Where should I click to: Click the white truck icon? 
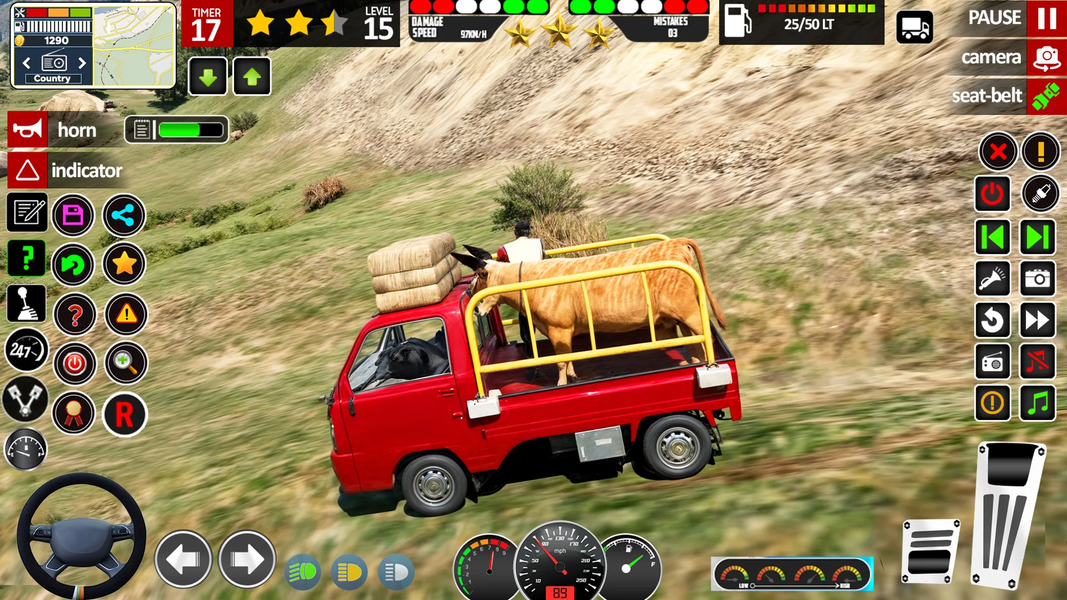pyautogui.click(x=914, y=28)
